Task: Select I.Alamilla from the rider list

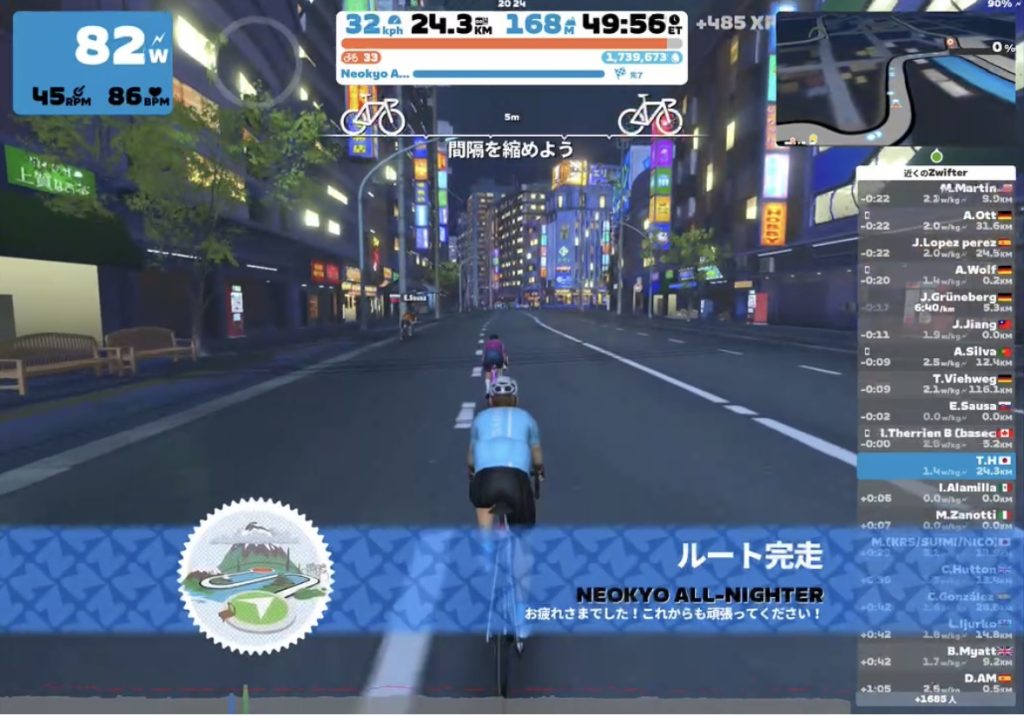Action: point(936,493)
